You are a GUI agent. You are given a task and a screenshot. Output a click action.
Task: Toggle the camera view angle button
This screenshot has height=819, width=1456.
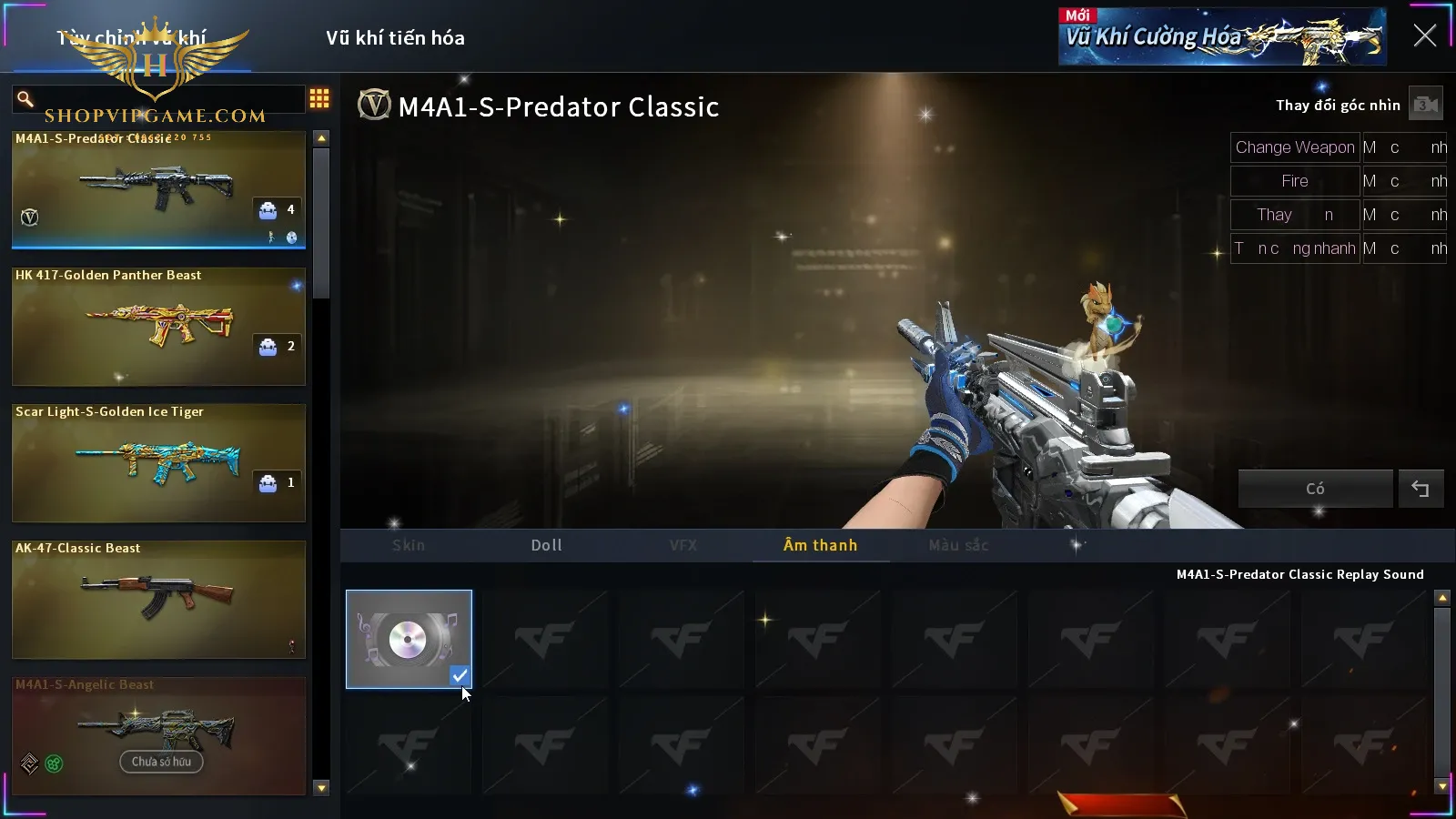1425,105
